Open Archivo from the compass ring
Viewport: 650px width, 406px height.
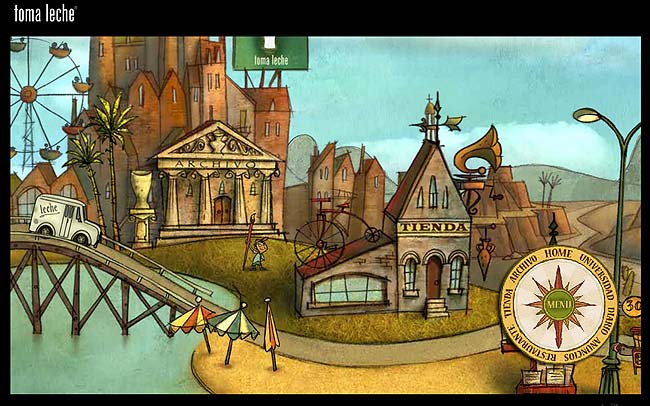pyautogui.click(x=524, y=270)
